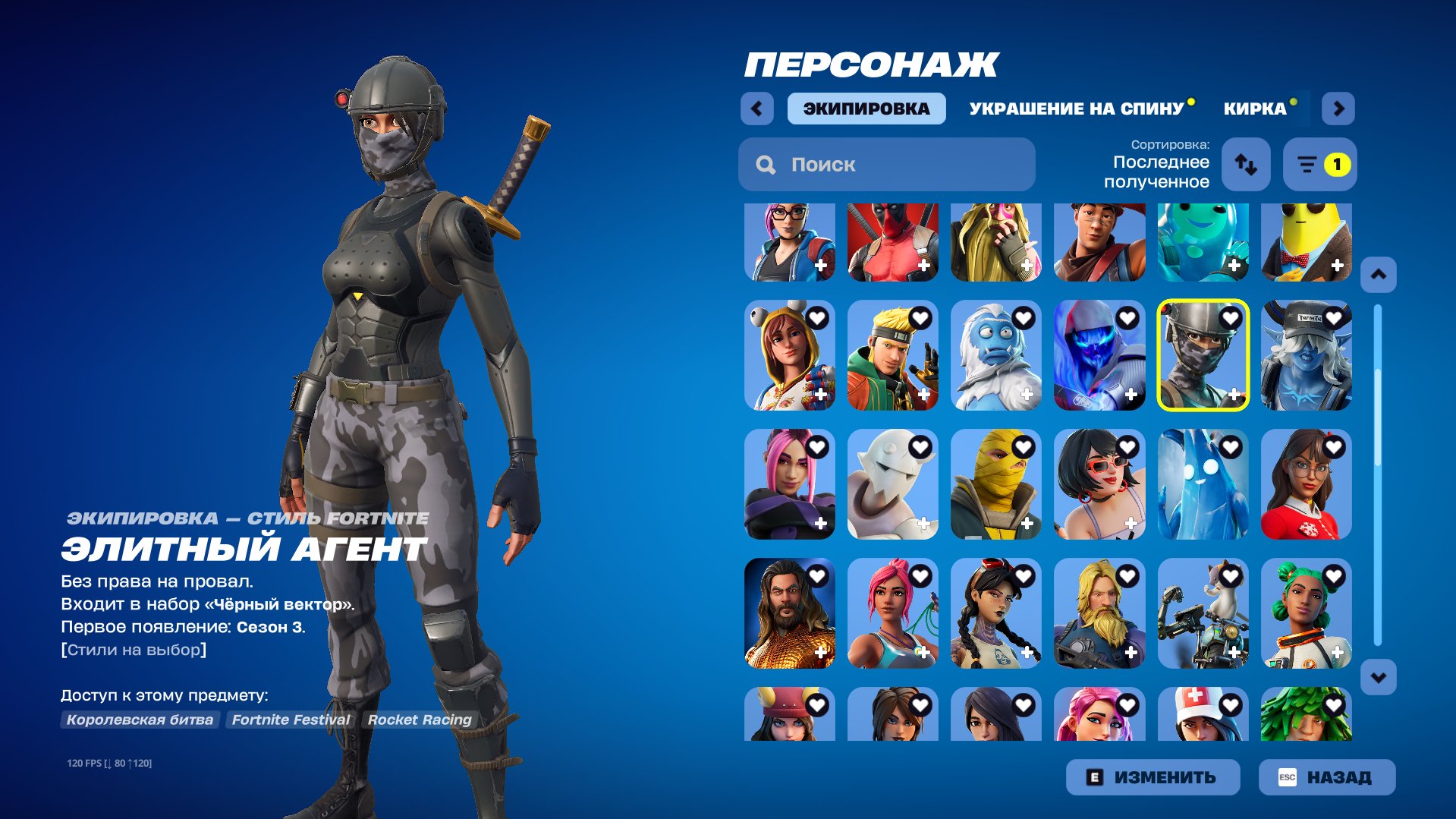This screenshot has width=1456, height=819.
Task: Click the up scroll arrow on the list
Action: (1379, 274)
